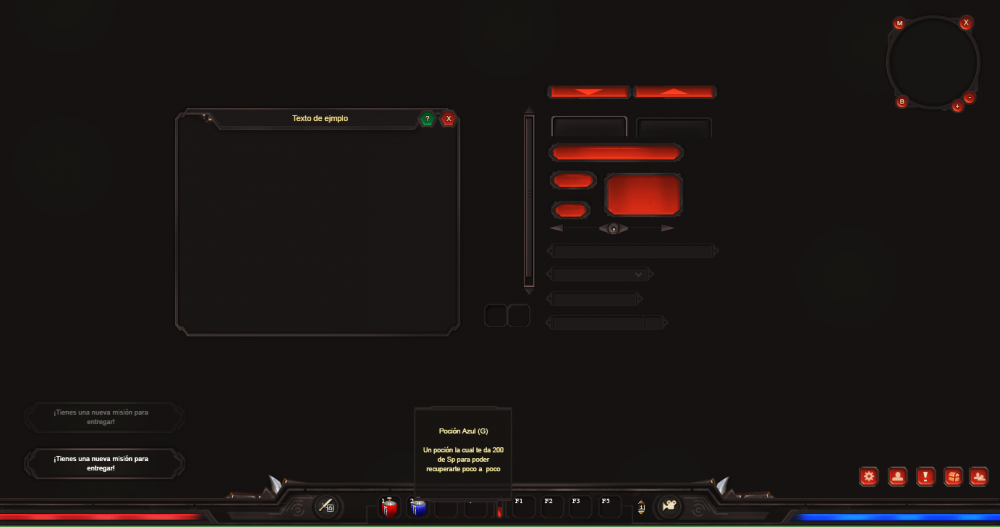
Task: Click the minimap M button
Action: (x=899, y=23)
